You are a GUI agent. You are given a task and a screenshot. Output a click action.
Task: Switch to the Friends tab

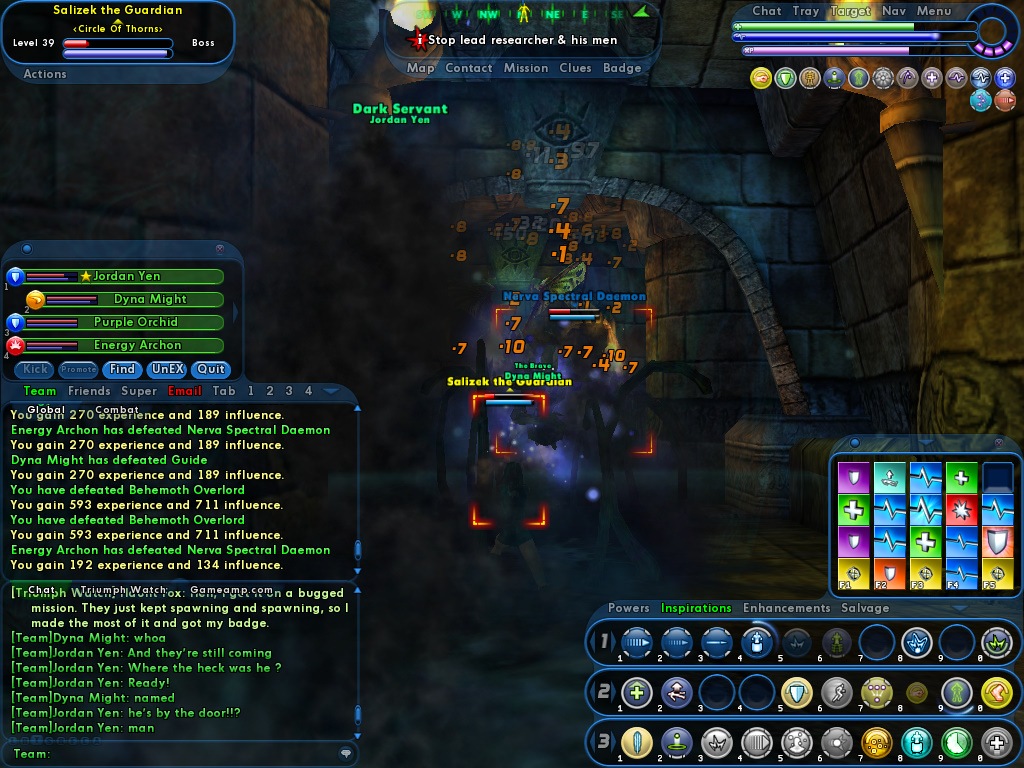[x=89, y=391]
